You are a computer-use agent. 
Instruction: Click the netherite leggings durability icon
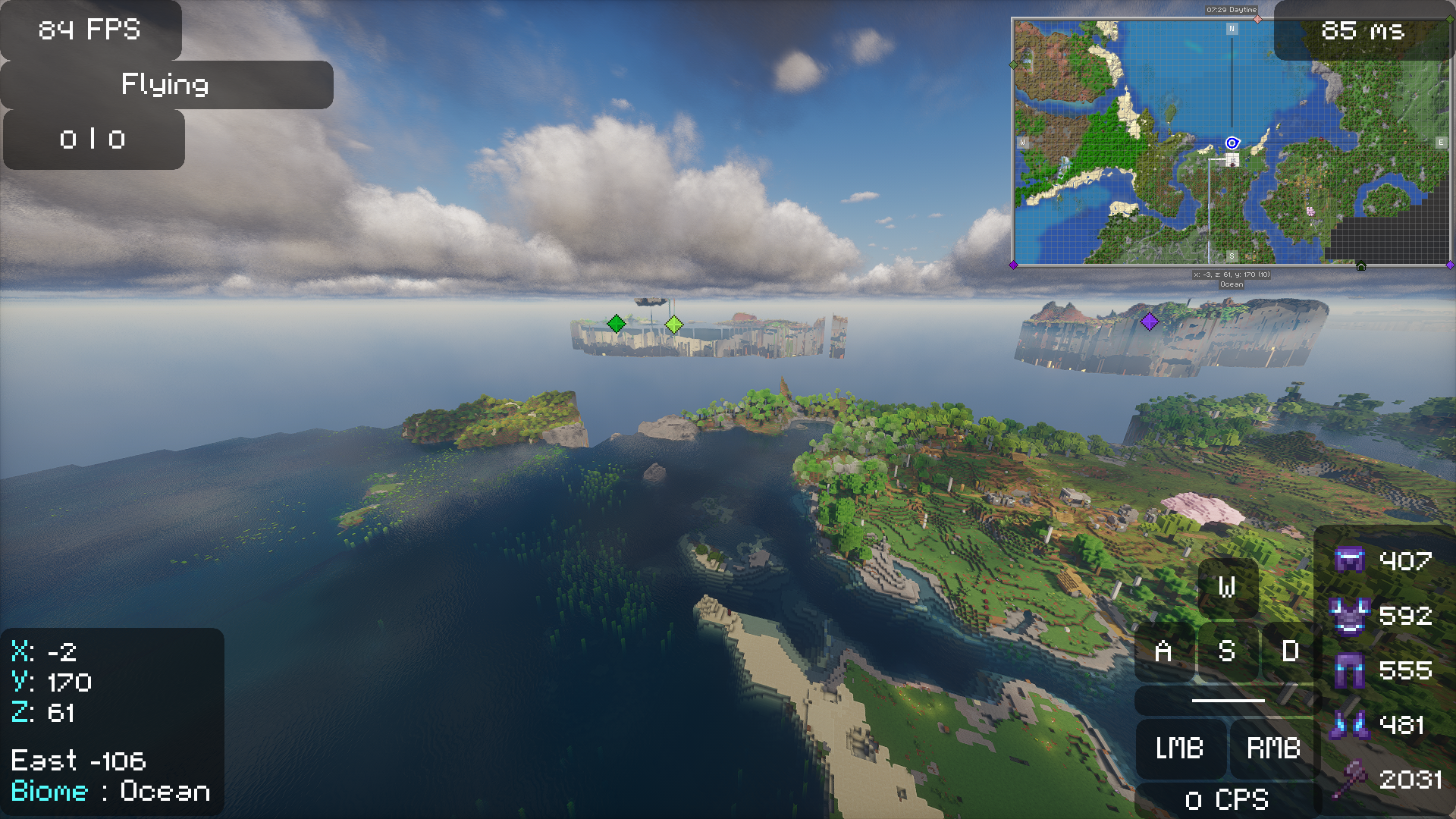pyautogui.click(x=1349, y=670)
